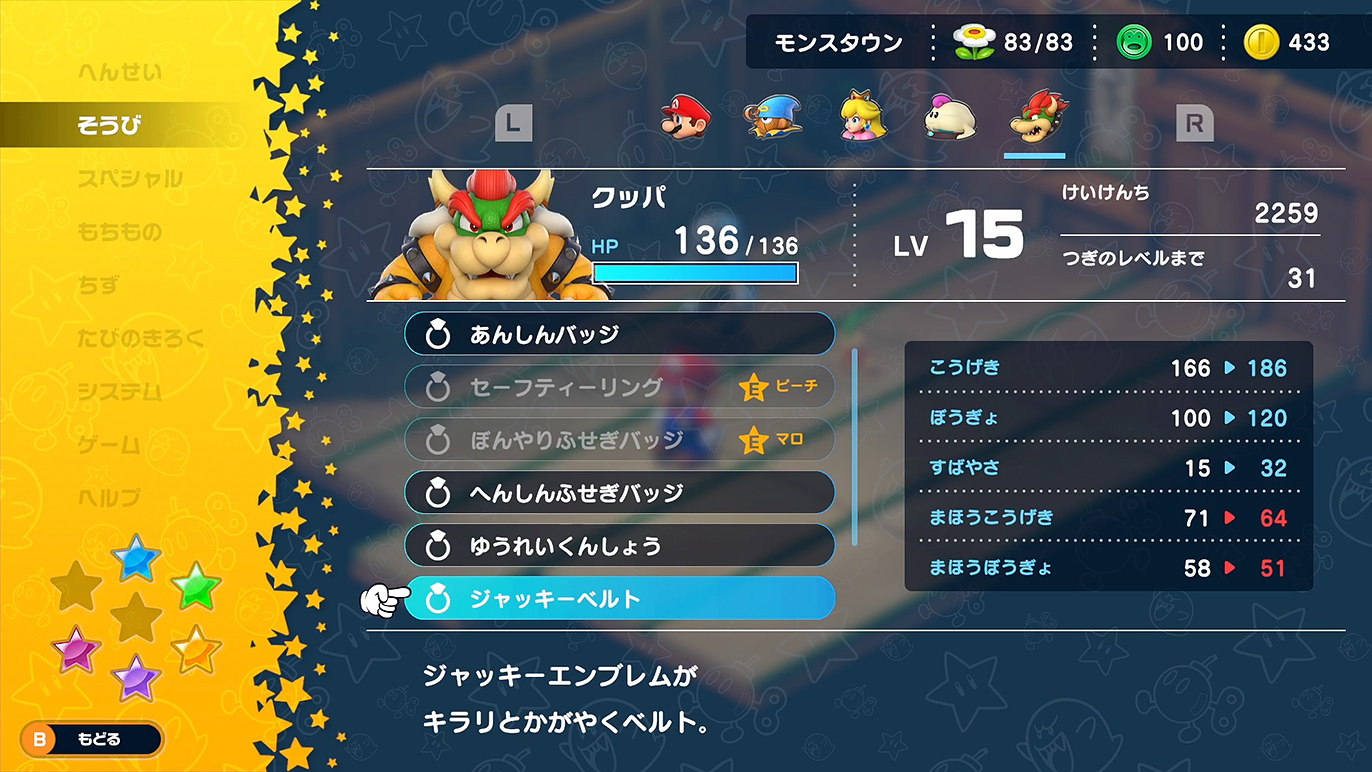Choose the セーフティーリング accessory row
The height and width of the screenshot is (772, 1372).
coord(619,387)
